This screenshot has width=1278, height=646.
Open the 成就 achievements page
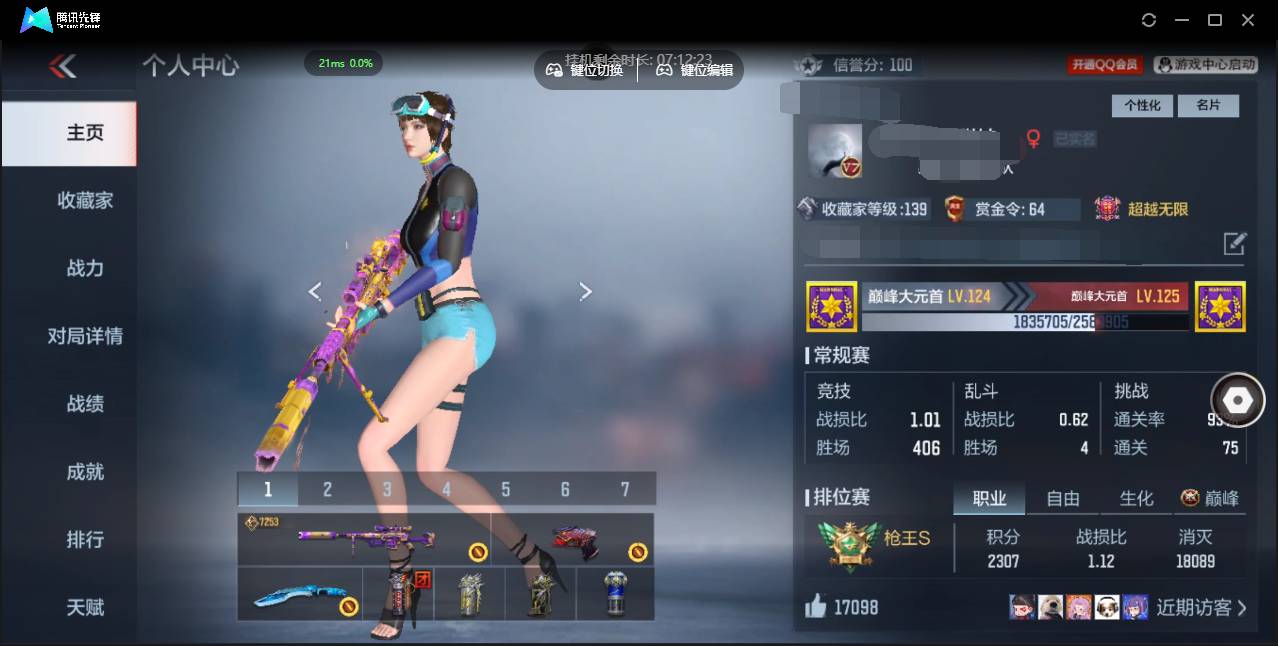(x=85, y=472)
